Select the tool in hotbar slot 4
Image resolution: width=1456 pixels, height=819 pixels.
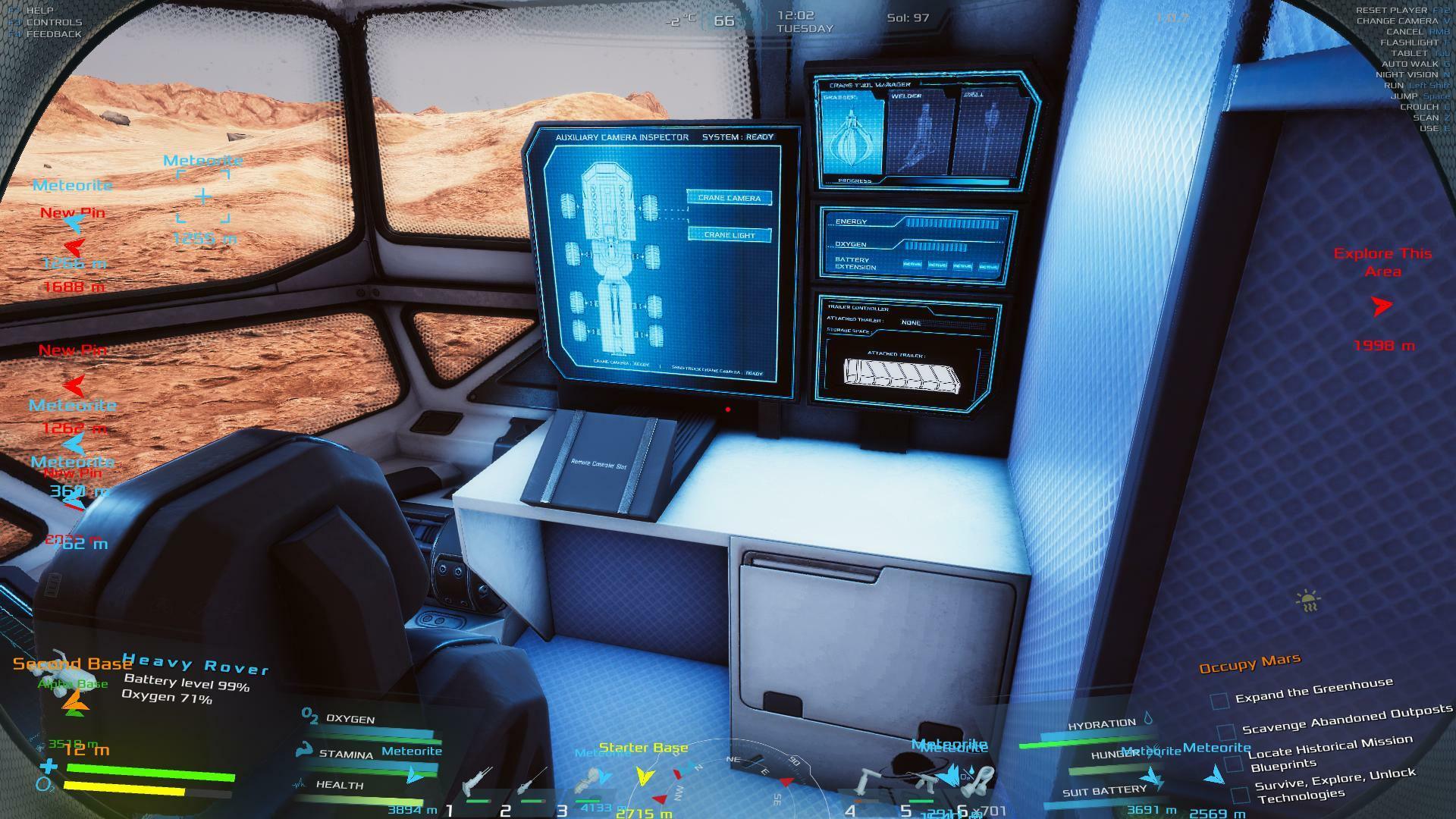[x=870, y=785]
